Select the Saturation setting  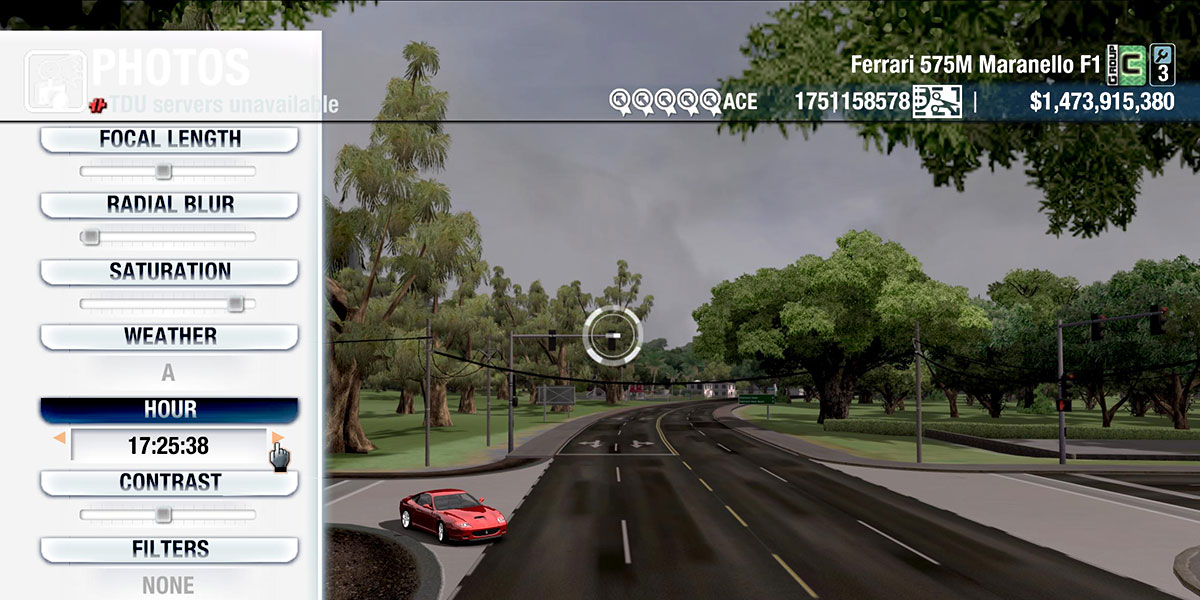coord(169,271)
